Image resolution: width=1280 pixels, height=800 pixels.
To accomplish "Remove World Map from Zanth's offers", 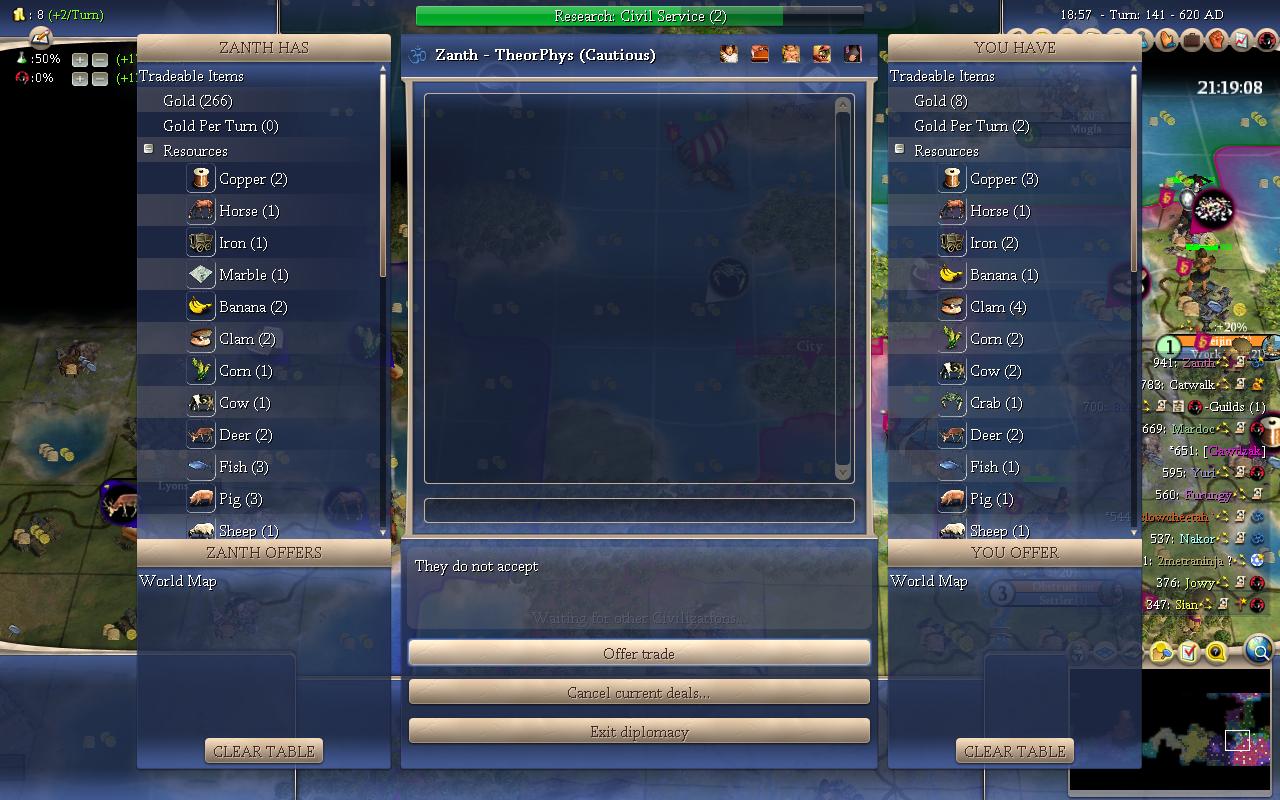I will click(x=178, y=581).
